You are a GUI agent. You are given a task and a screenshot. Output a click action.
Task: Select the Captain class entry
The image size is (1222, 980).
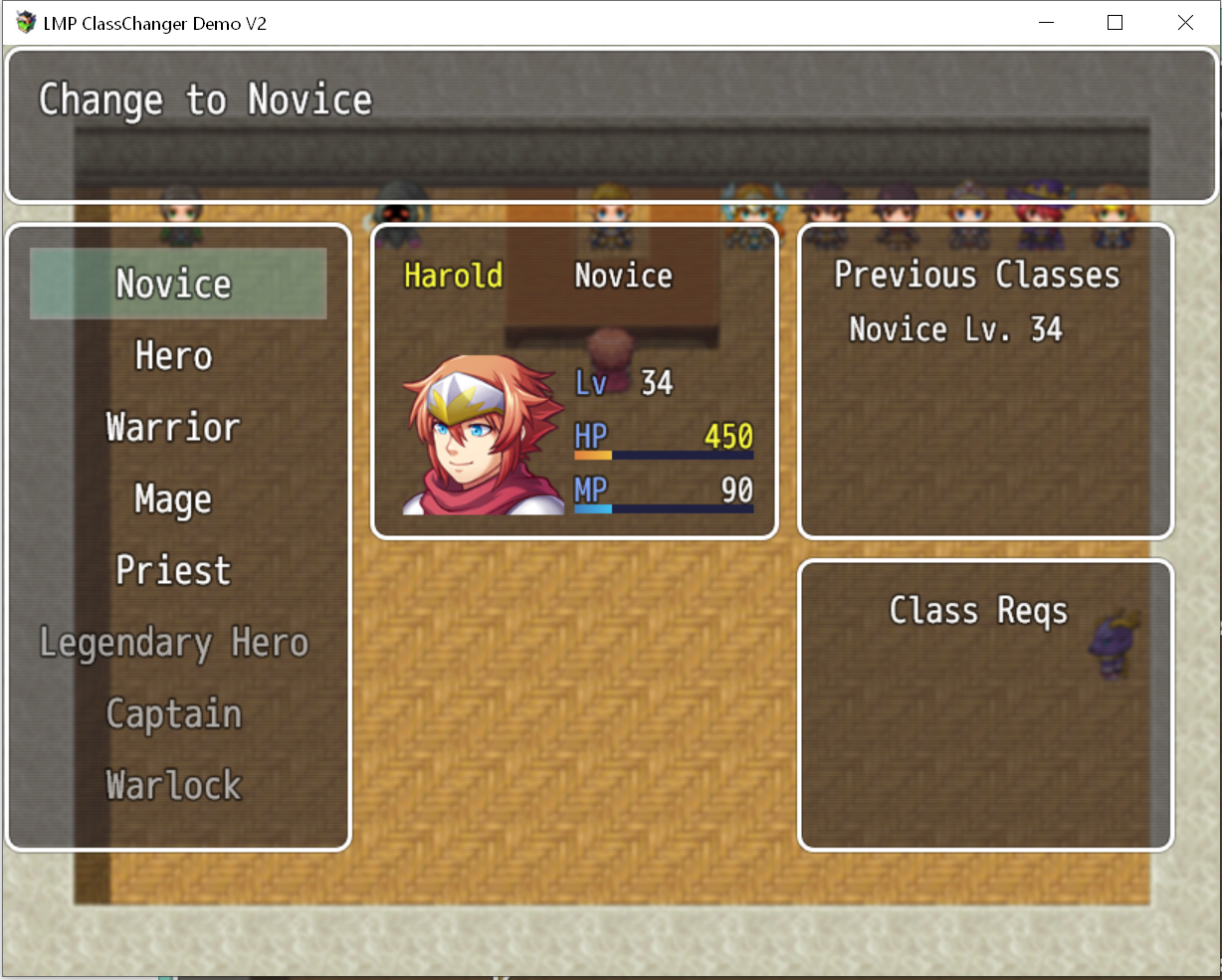click(x=174, y=714)
